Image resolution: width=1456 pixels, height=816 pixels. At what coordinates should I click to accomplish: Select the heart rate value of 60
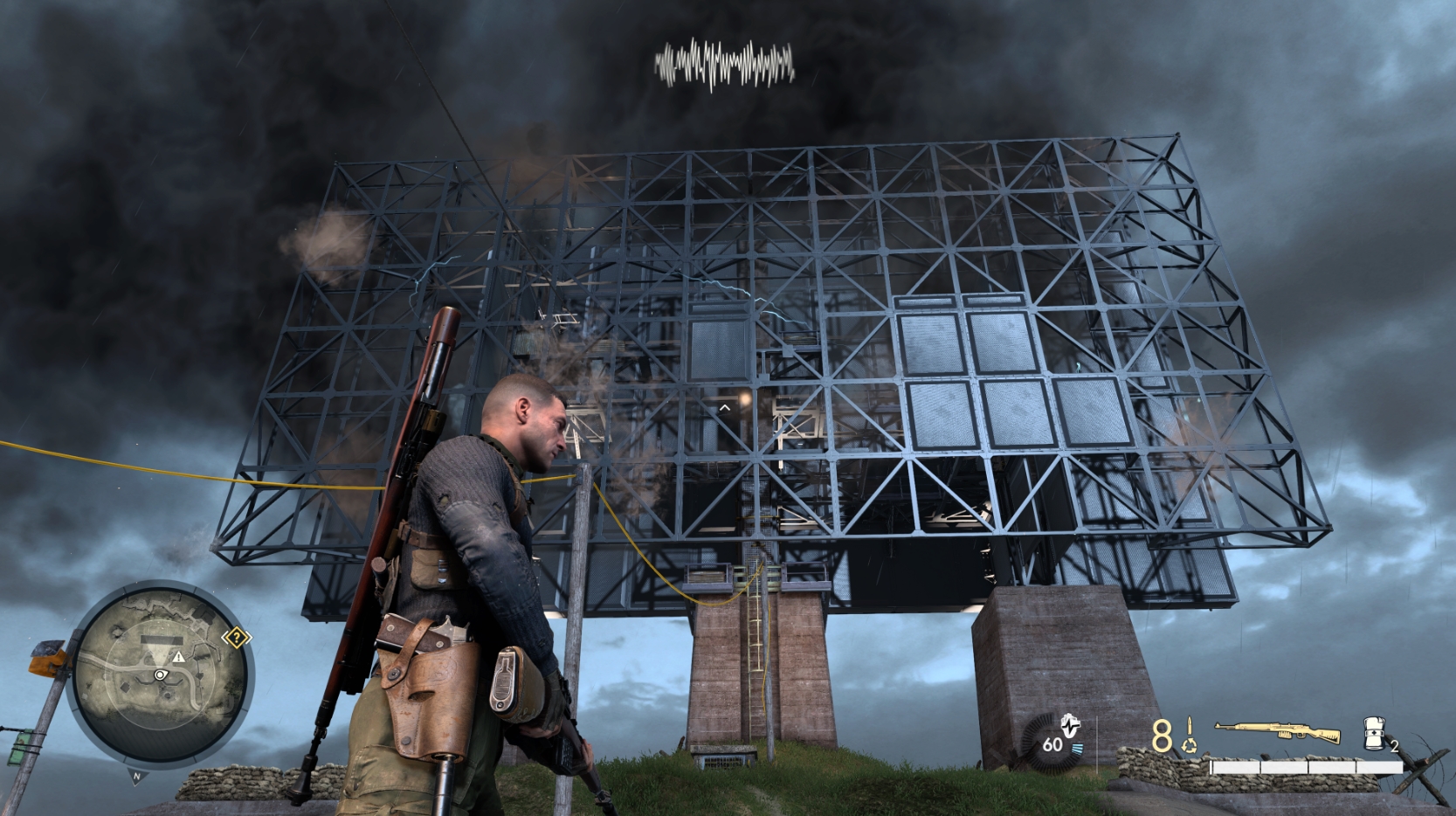click(x=1052, y=745)
